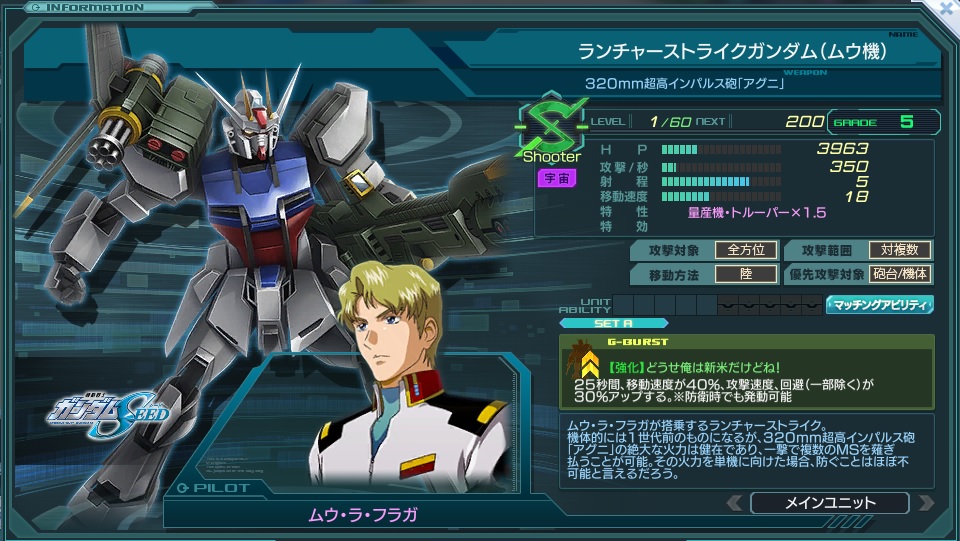Click the purple 宇宙 terrain tag
Image resolution: width=960 pixels, height=541 pixels.
click(x=551, y=178)
